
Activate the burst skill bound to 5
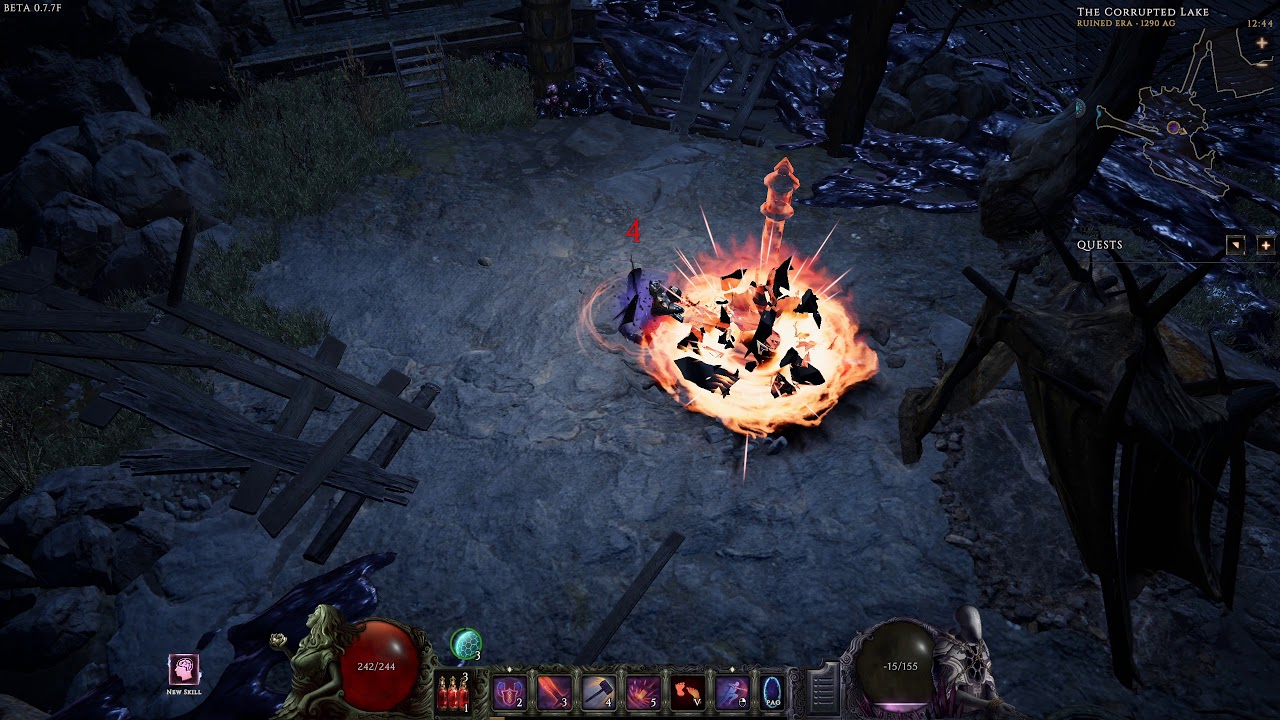642,691
